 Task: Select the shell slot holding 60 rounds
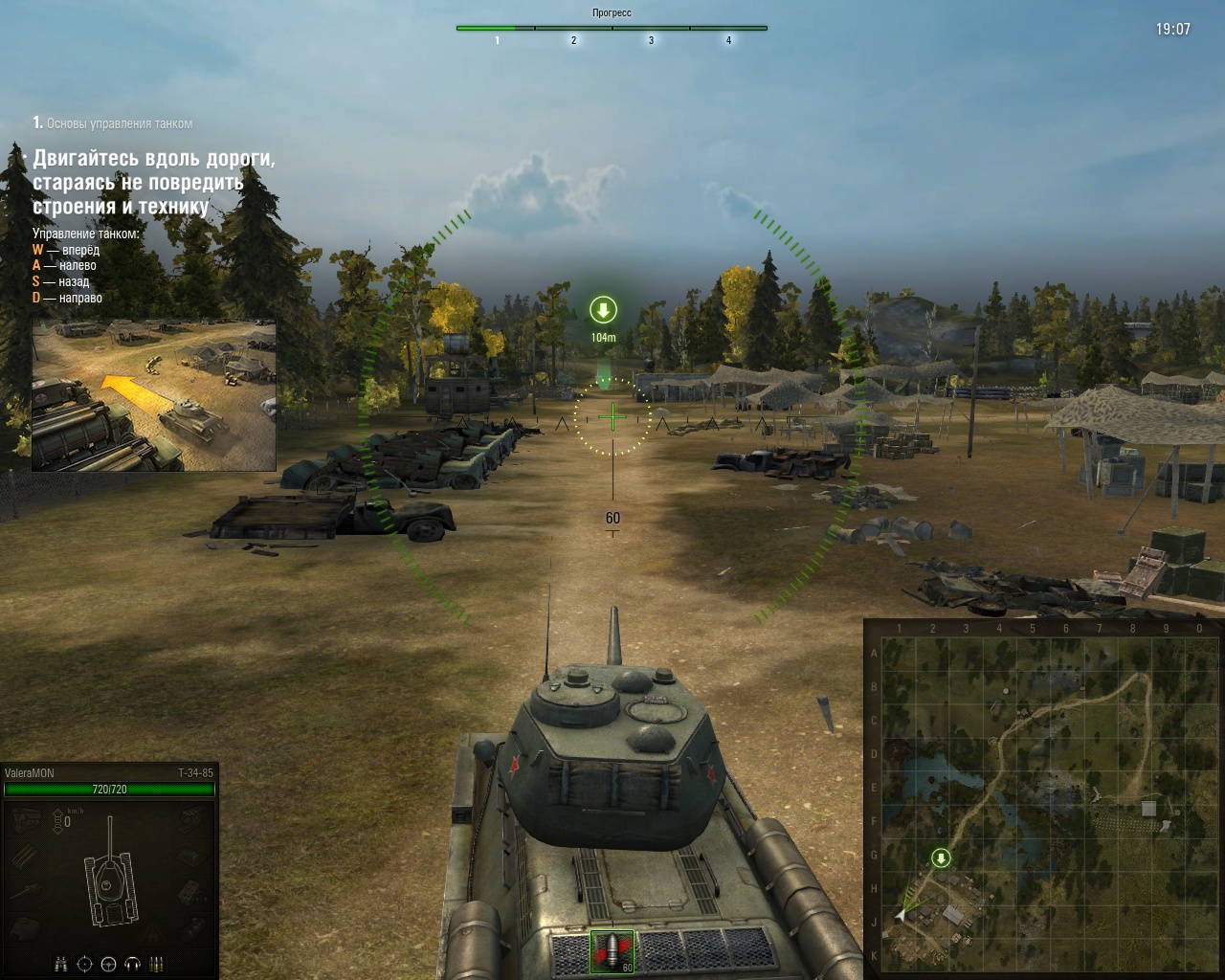point(612,951)
